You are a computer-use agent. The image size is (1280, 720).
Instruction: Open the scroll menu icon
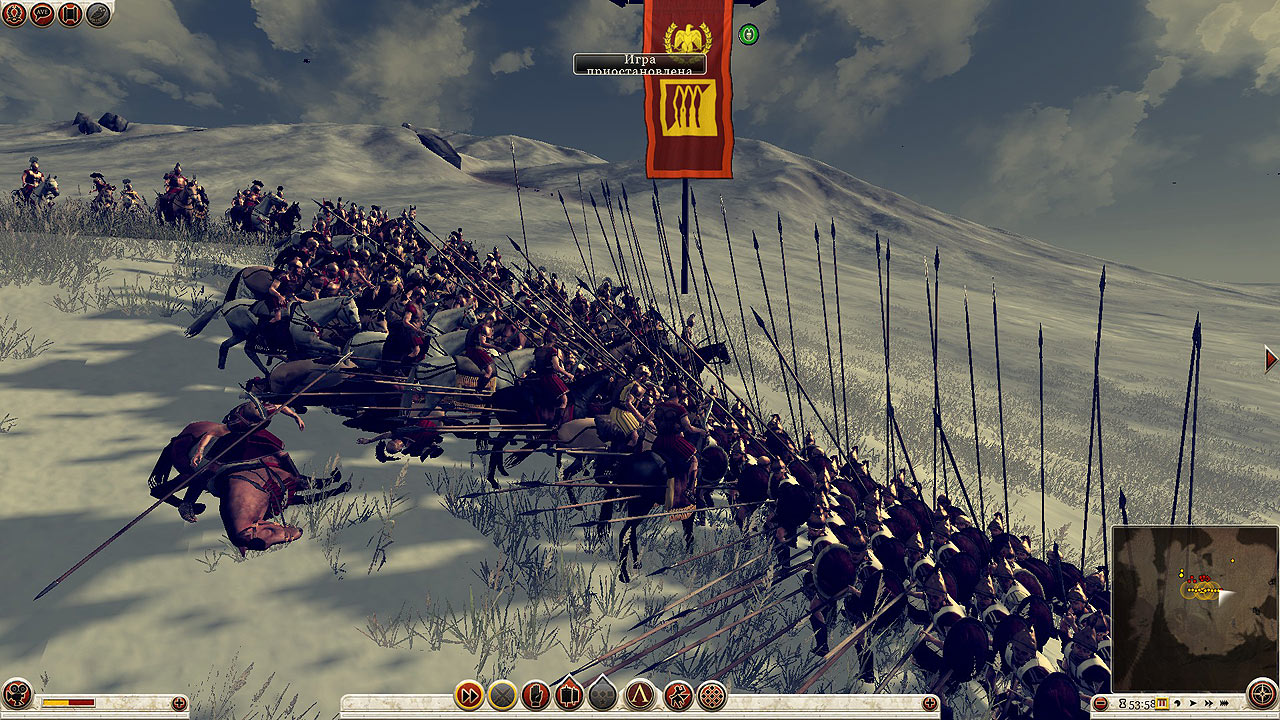(70, 14)
